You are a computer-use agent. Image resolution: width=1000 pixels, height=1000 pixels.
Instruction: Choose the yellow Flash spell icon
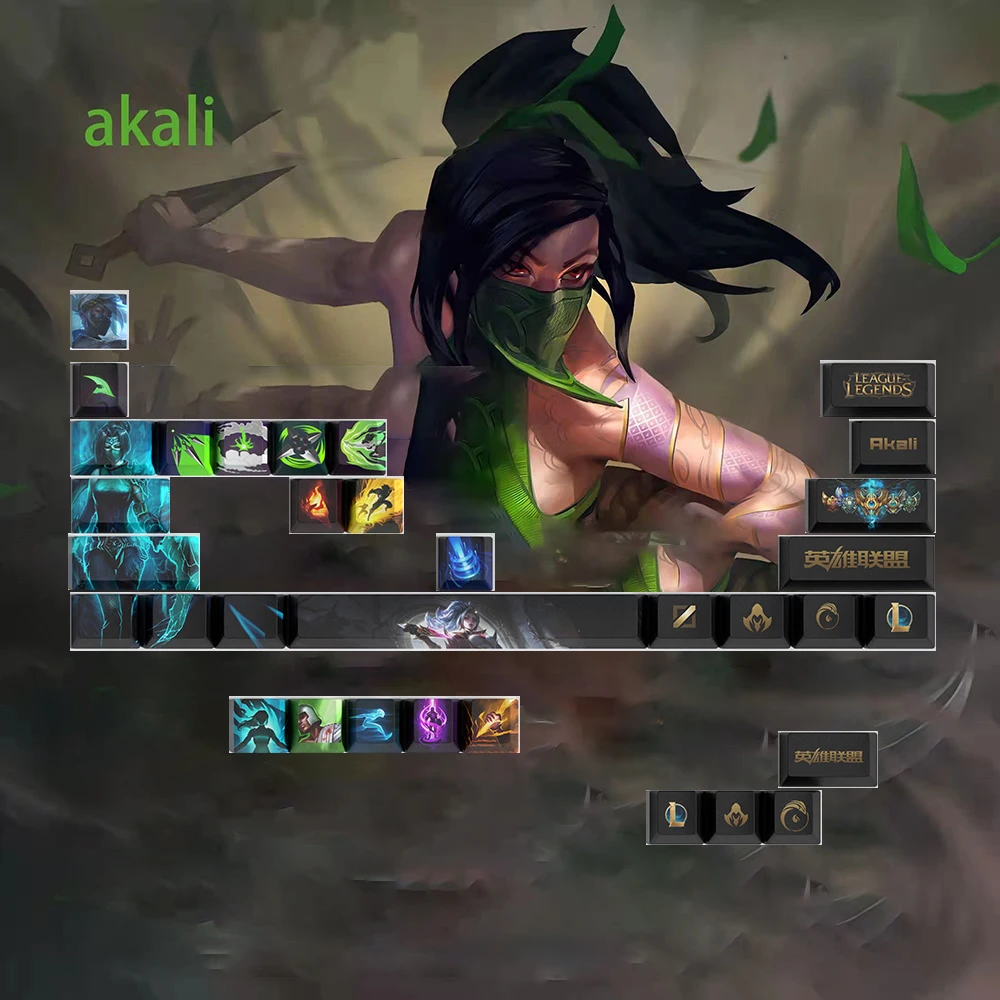373,505
